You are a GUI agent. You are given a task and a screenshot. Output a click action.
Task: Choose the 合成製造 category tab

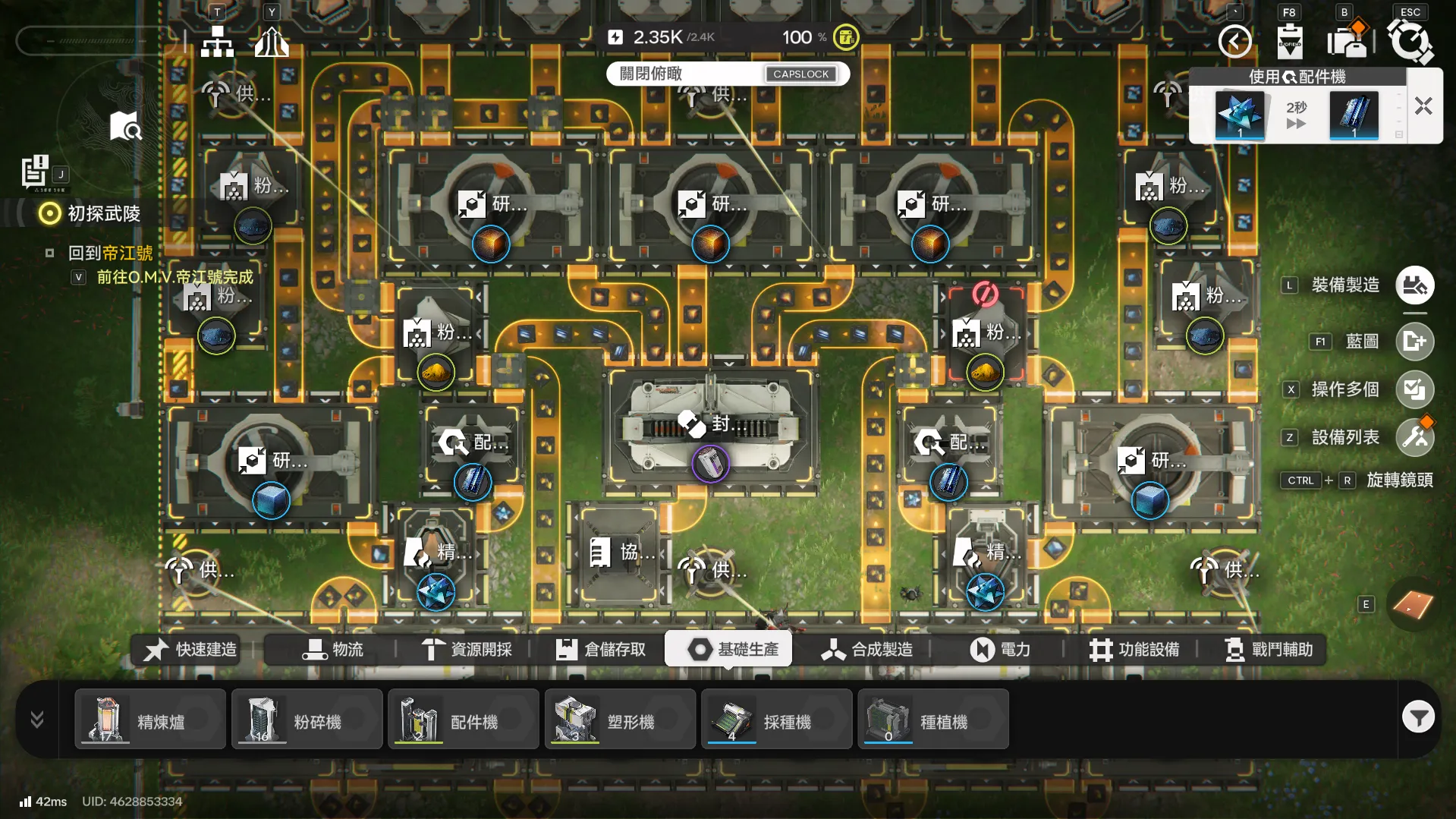(x=866, y=650)
